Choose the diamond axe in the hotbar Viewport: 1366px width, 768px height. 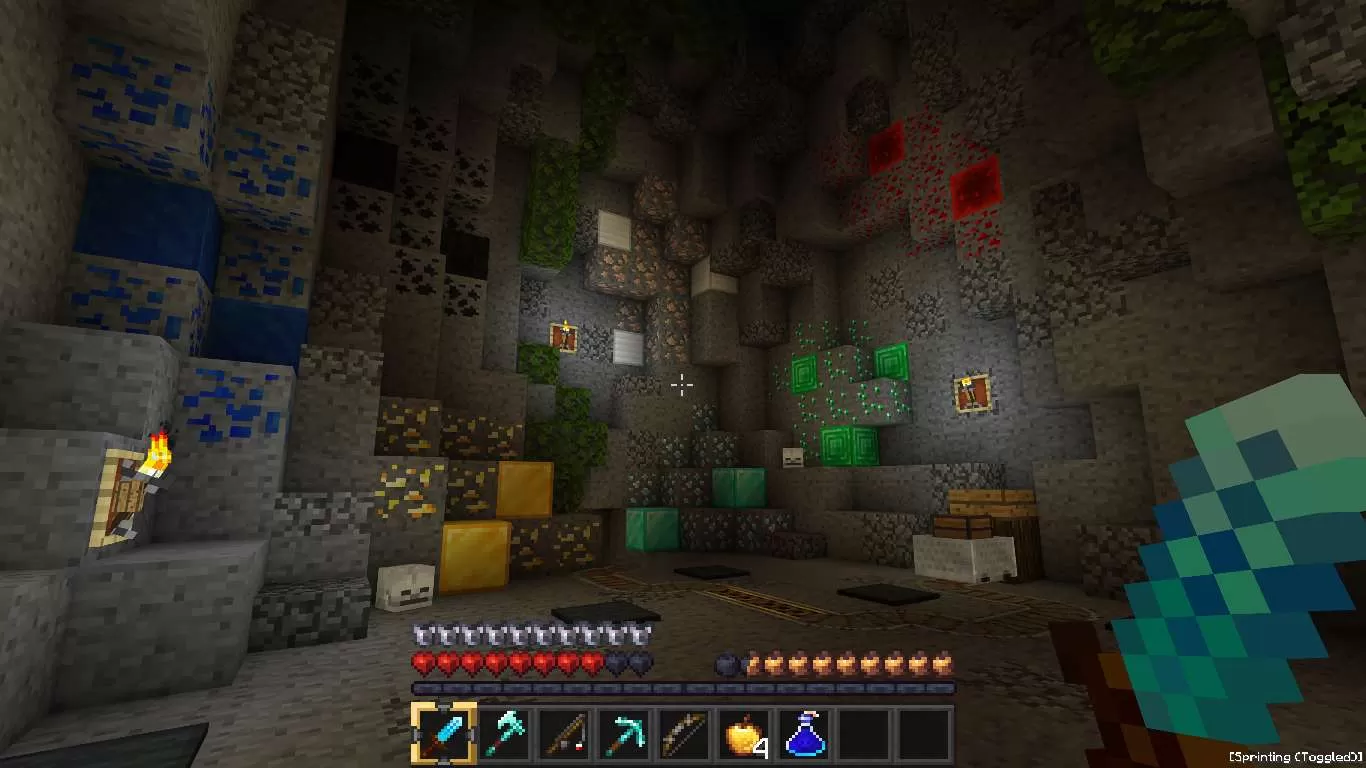point(504,734)
